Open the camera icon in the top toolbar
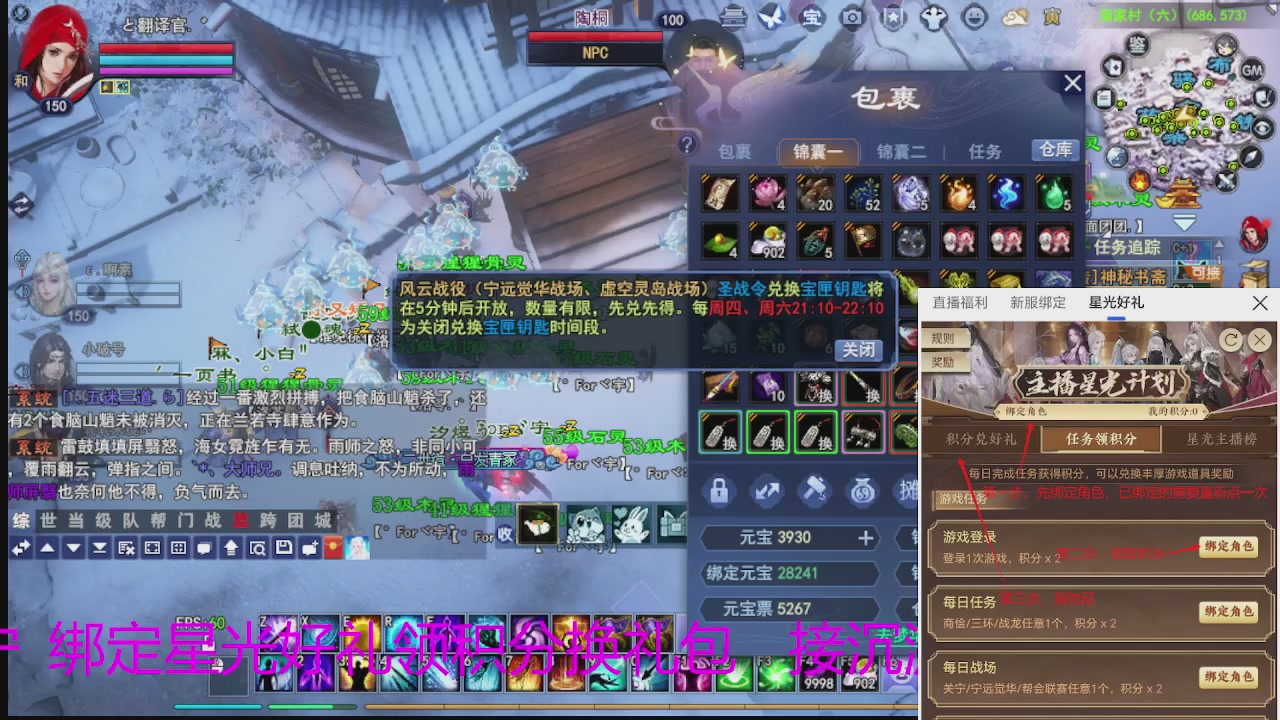 click(x=851, y=17)
